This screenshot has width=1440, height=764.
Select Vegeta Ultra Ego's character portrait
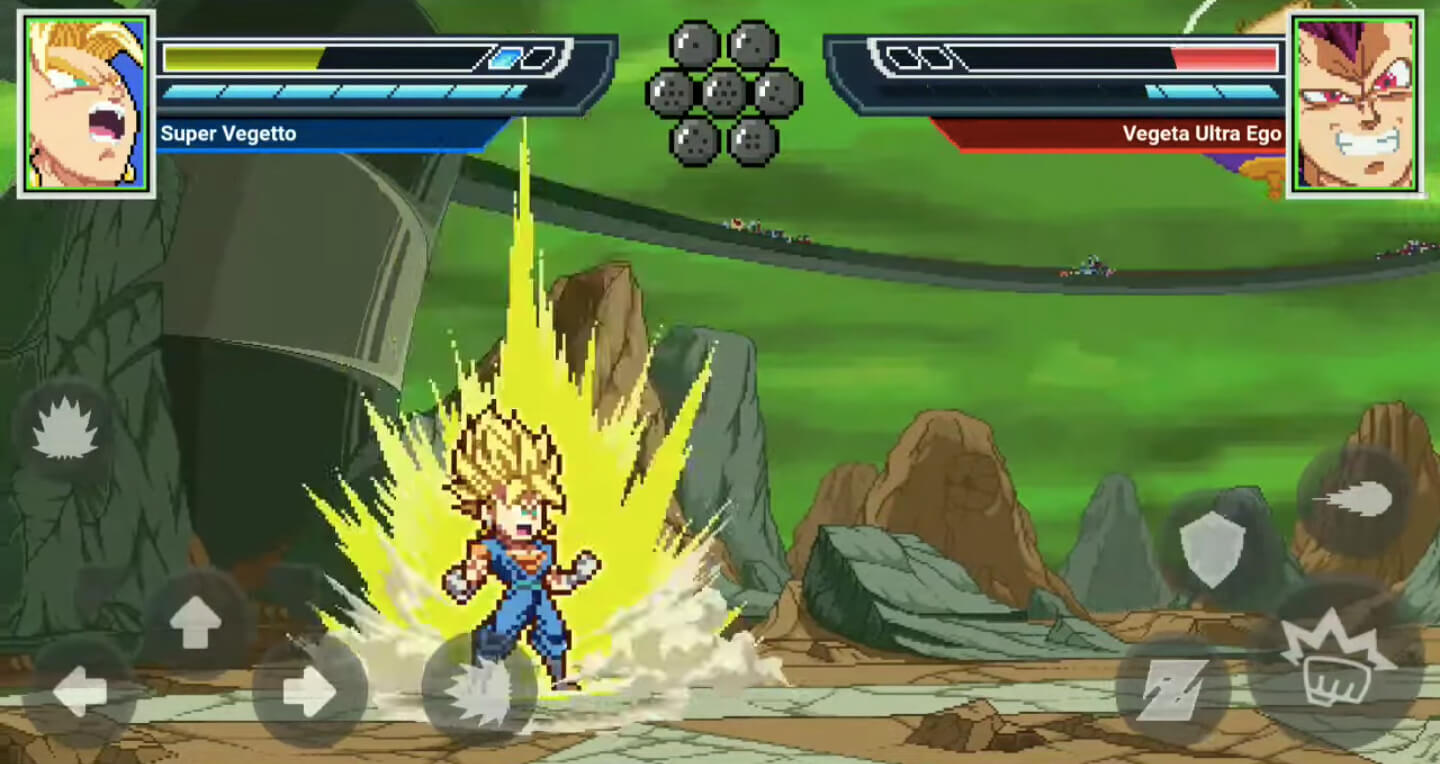pyautogui.click(x=1357, y=100)
